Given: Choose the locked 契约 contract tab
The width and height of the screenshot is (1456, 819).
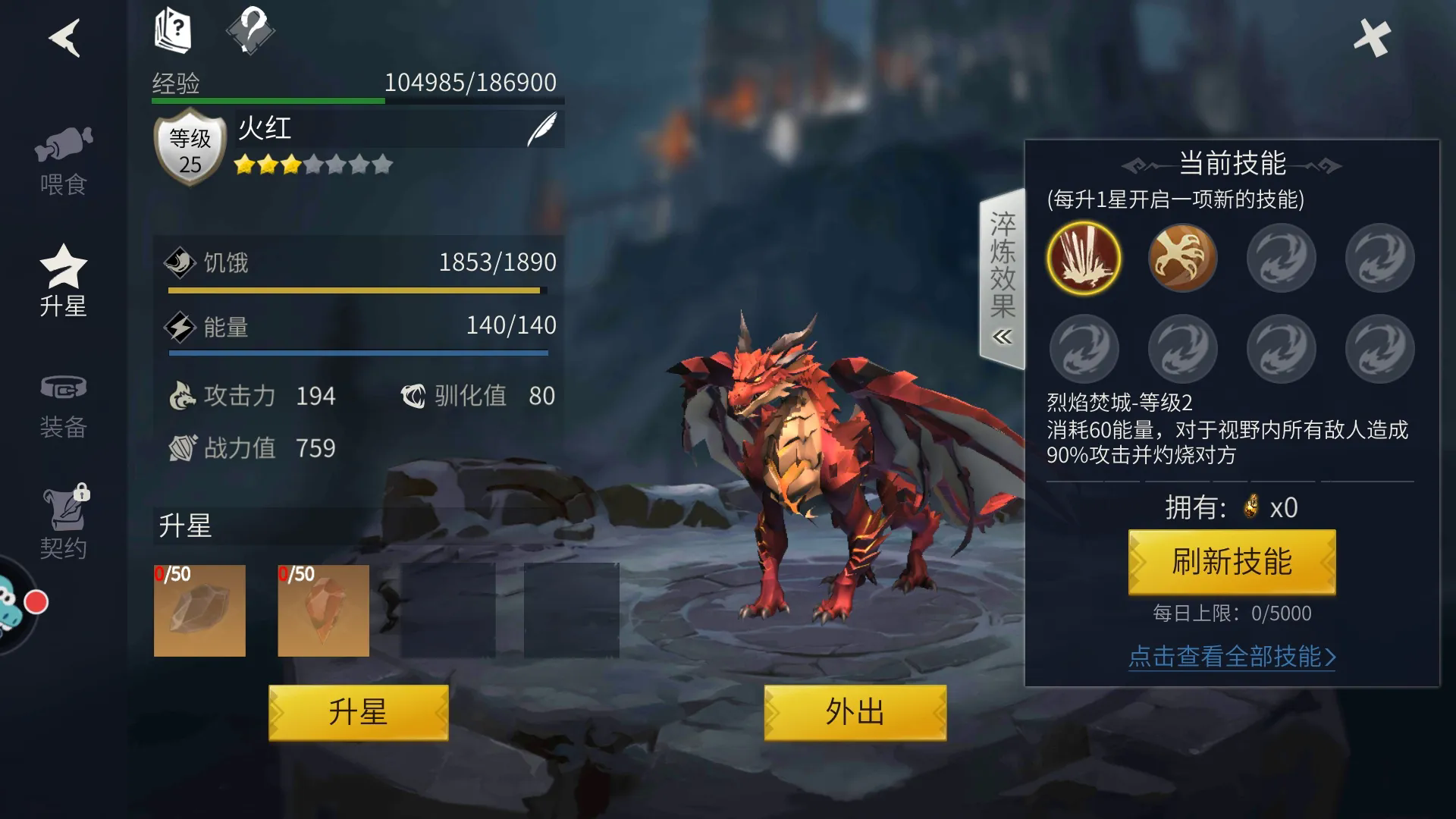Looking at the screenshot, I should [64, 523].
